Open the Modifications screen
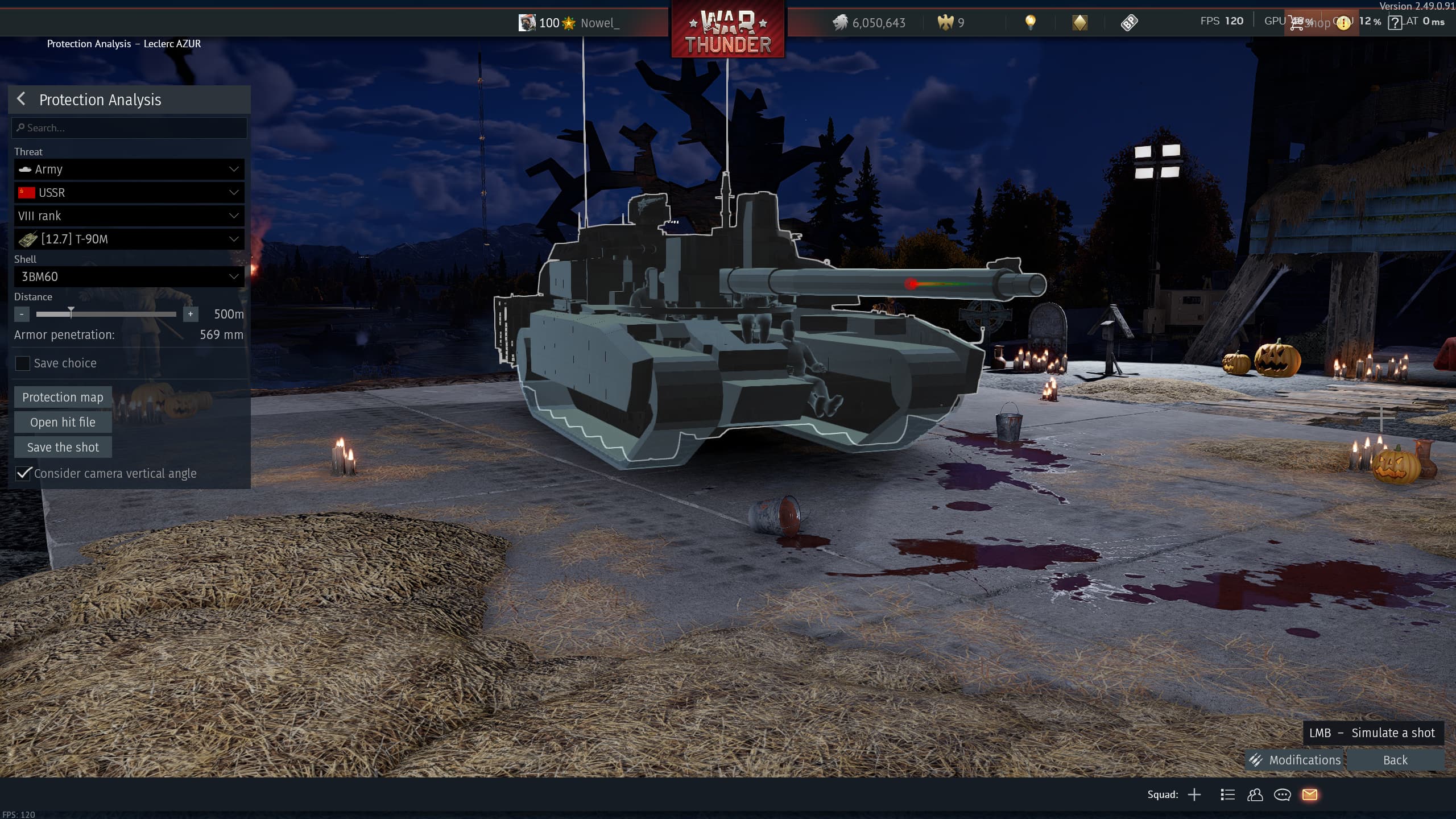 1294,760
